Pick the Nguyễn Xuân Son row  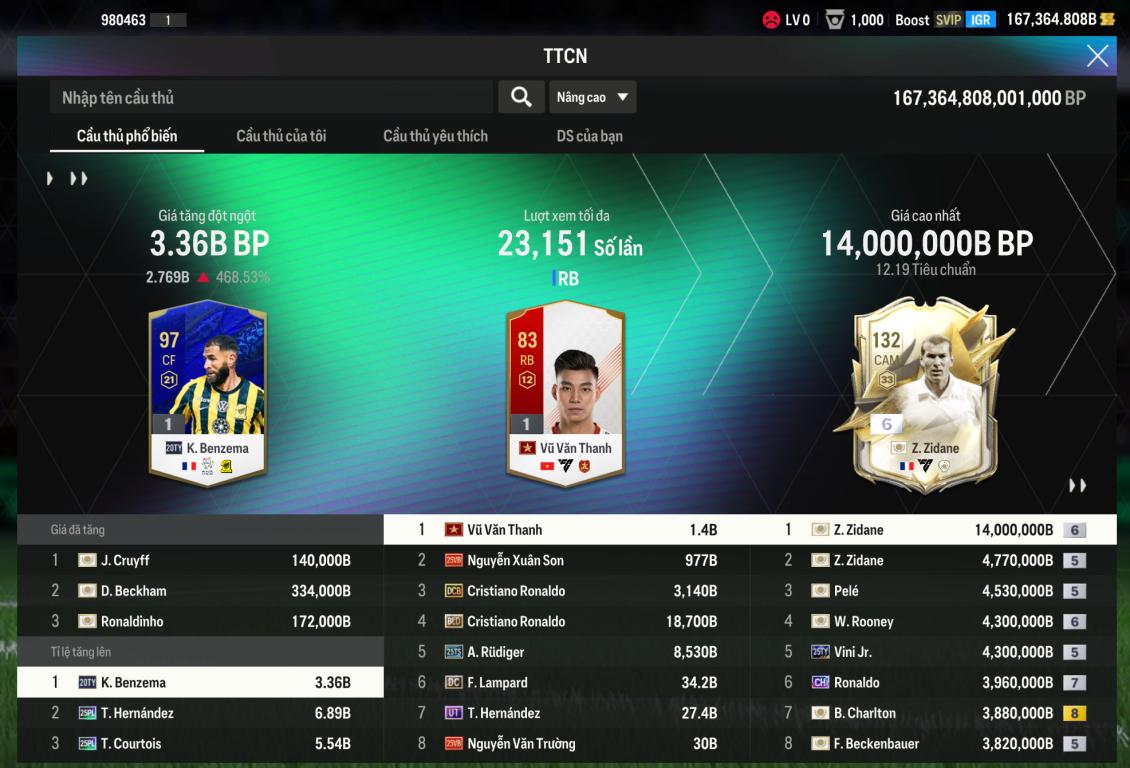click(x=566, y=560)
